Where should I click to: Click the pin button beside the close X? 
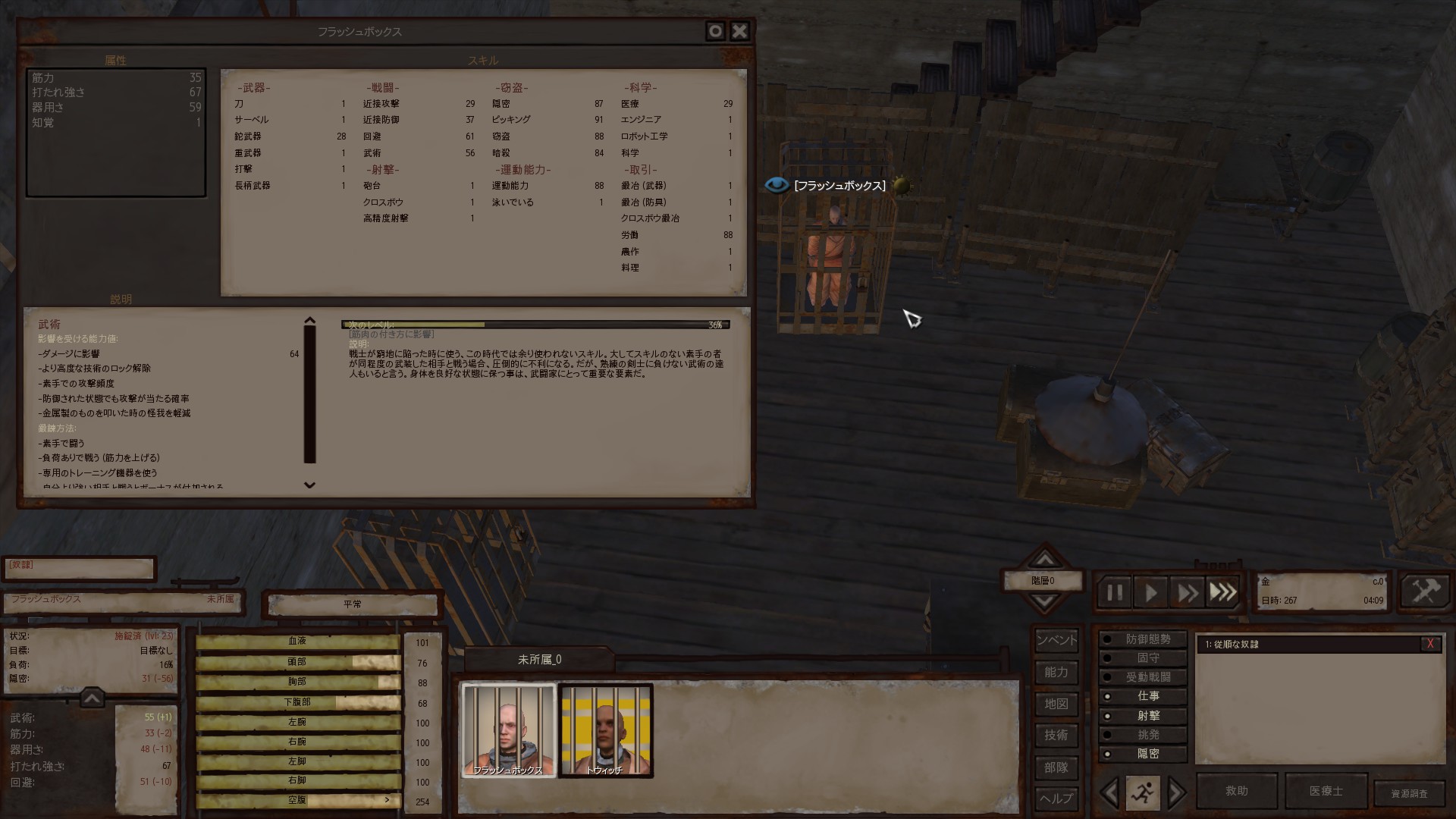point(715,31)
